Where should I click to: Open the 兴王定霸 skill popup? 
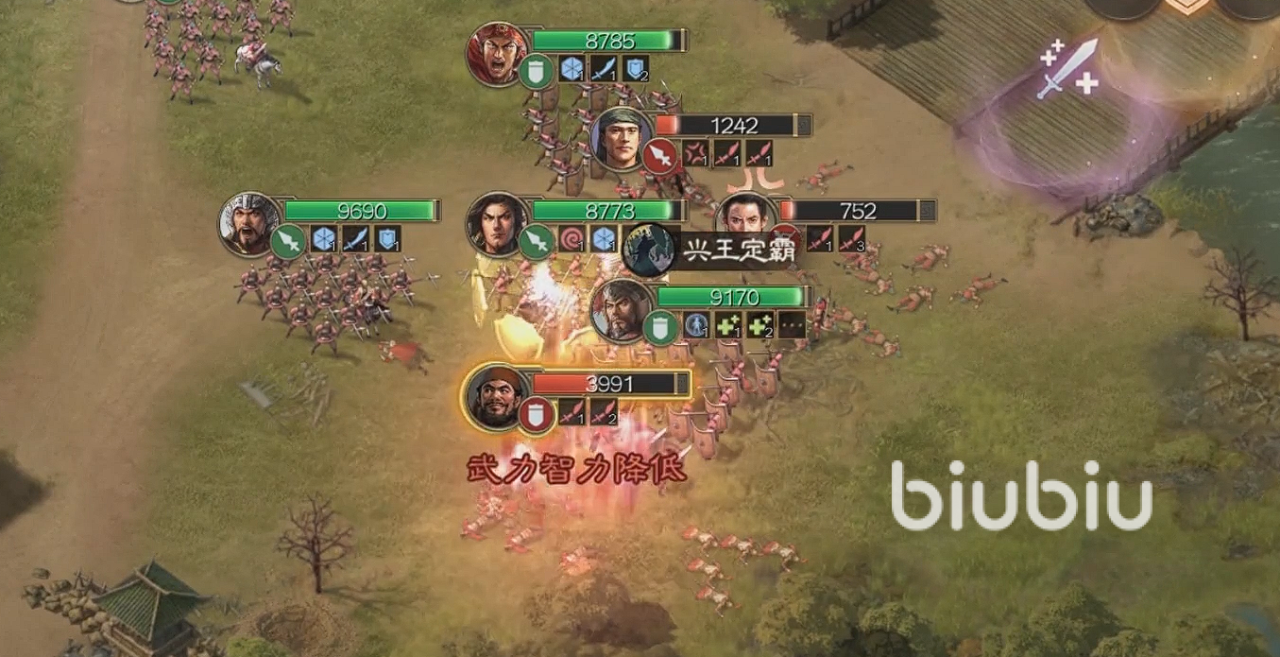click(738, 251)
